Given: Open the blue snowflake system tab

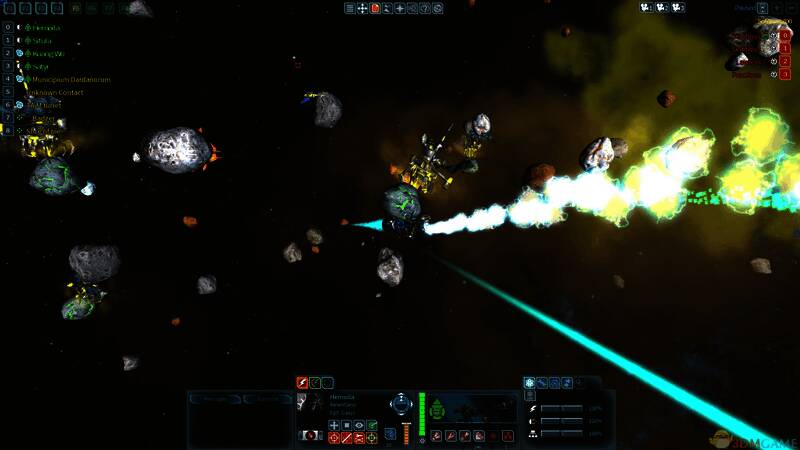Looking at the screenshot, I should point(529,382).
